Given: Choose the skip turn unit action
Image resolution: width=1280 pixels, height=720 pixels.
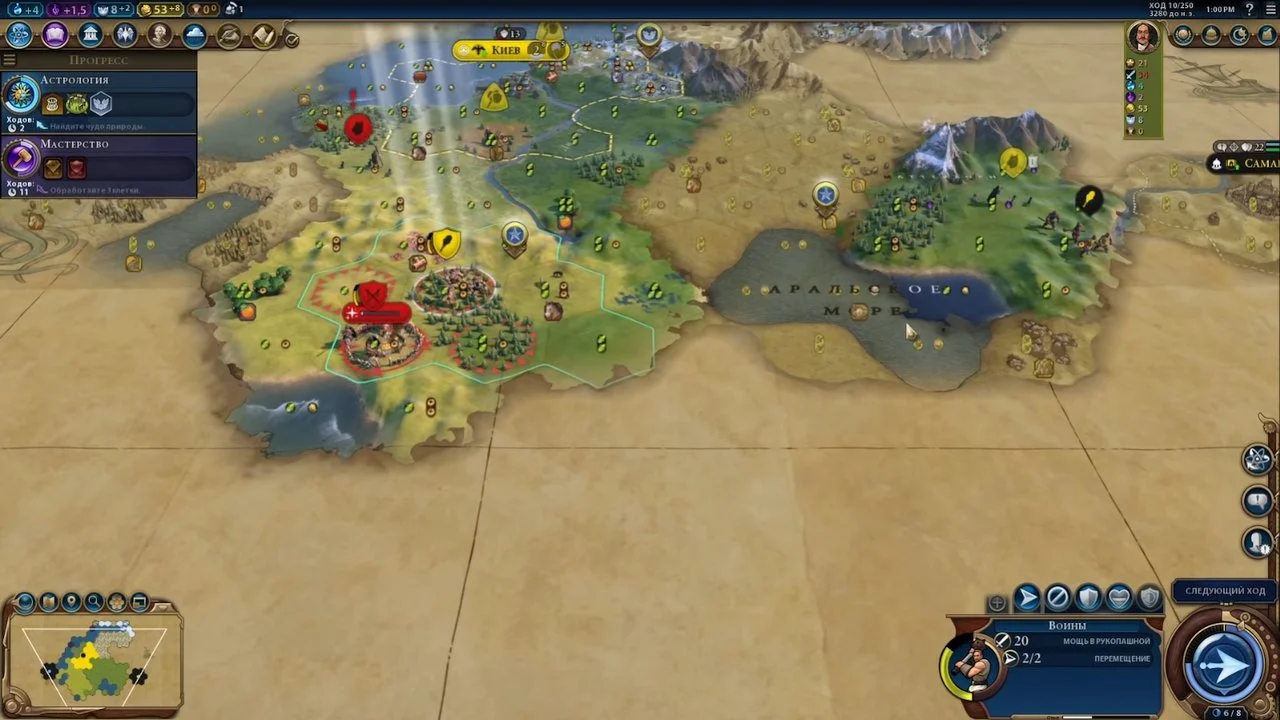Looking at the screenshot, I should point(1057,599).
